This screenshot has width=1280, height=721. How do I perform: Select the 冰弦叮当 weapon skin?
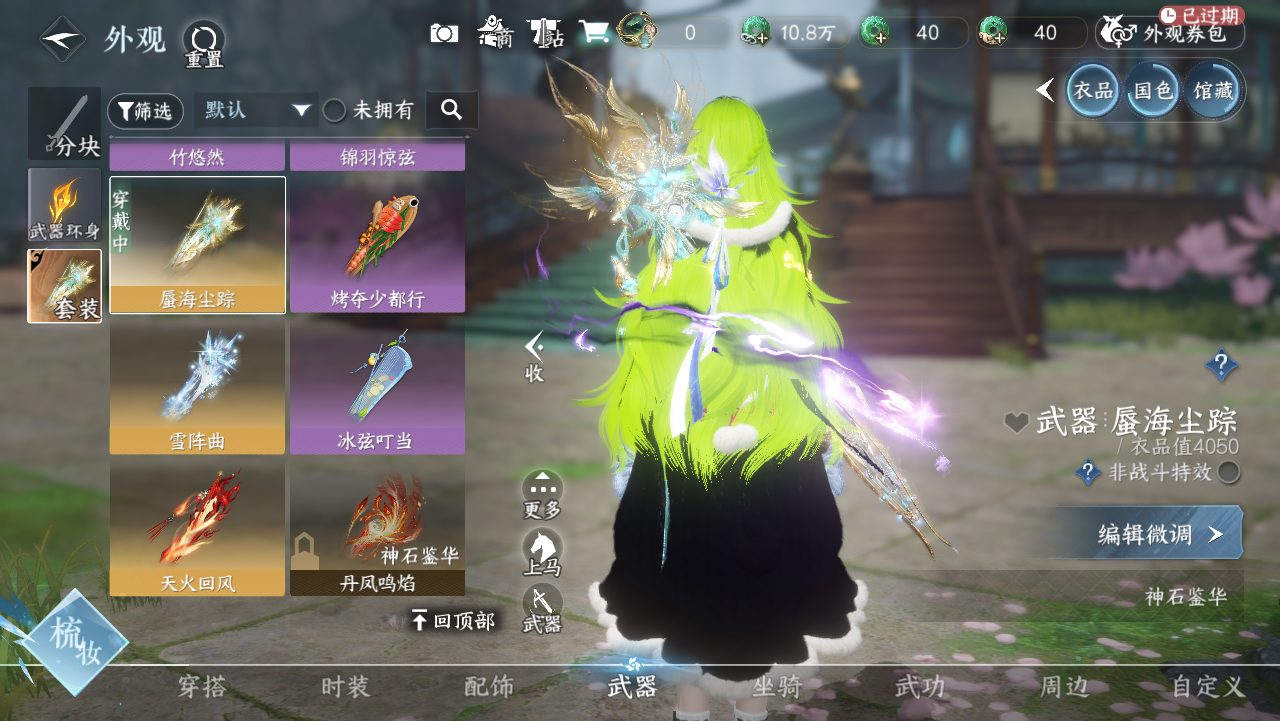click(x=377, y=388)
